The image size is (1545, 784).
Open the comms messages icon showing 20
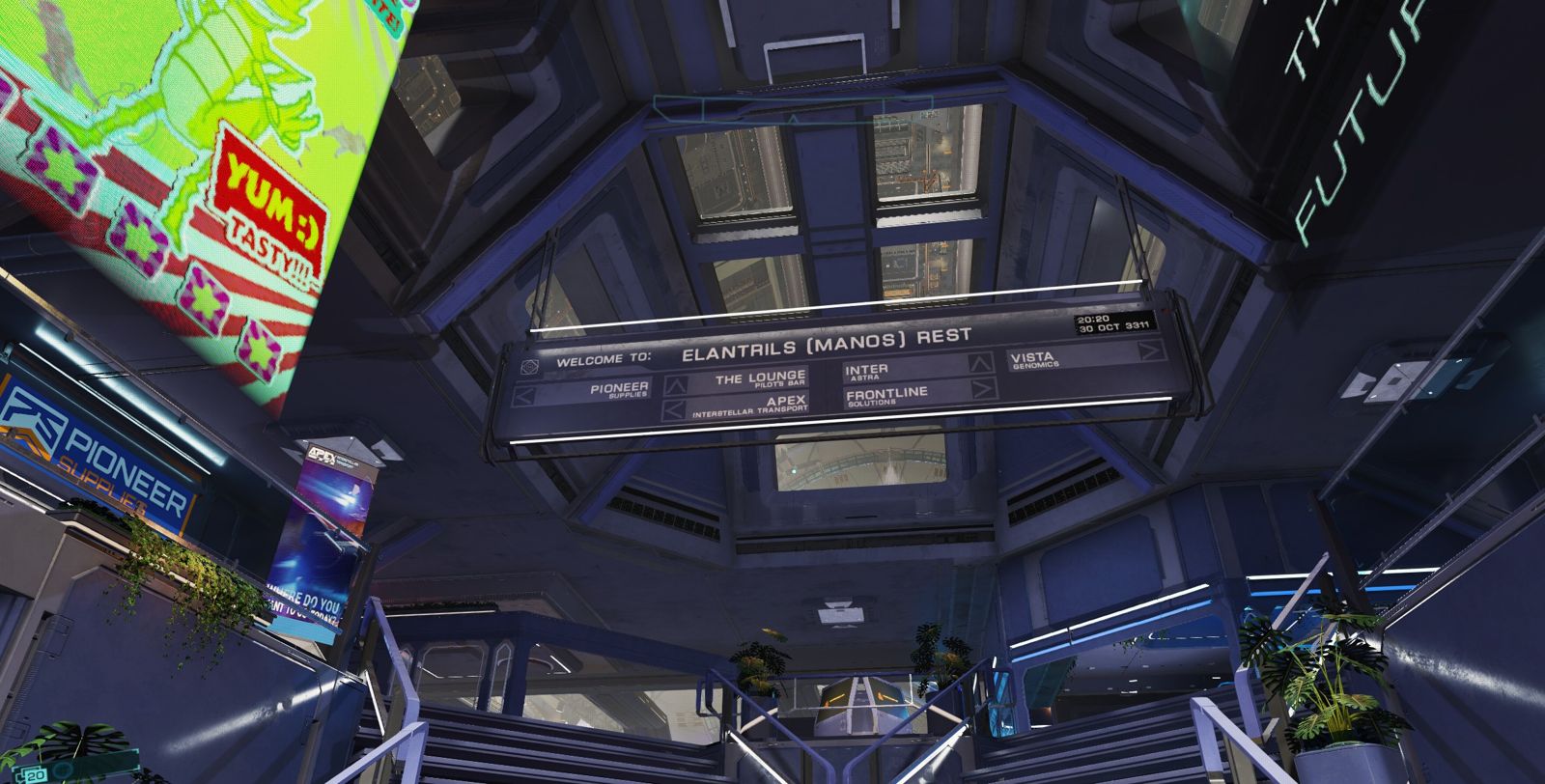pyautogui.click(x=31, y=774)
